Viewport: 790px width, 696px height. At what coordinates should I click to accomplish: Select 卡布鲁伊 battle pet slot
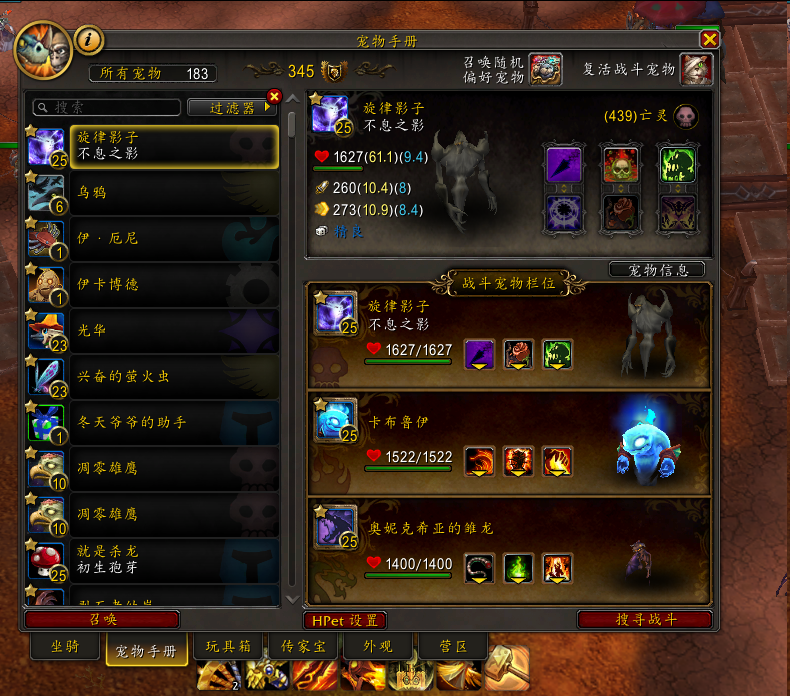tap(509, 442)
